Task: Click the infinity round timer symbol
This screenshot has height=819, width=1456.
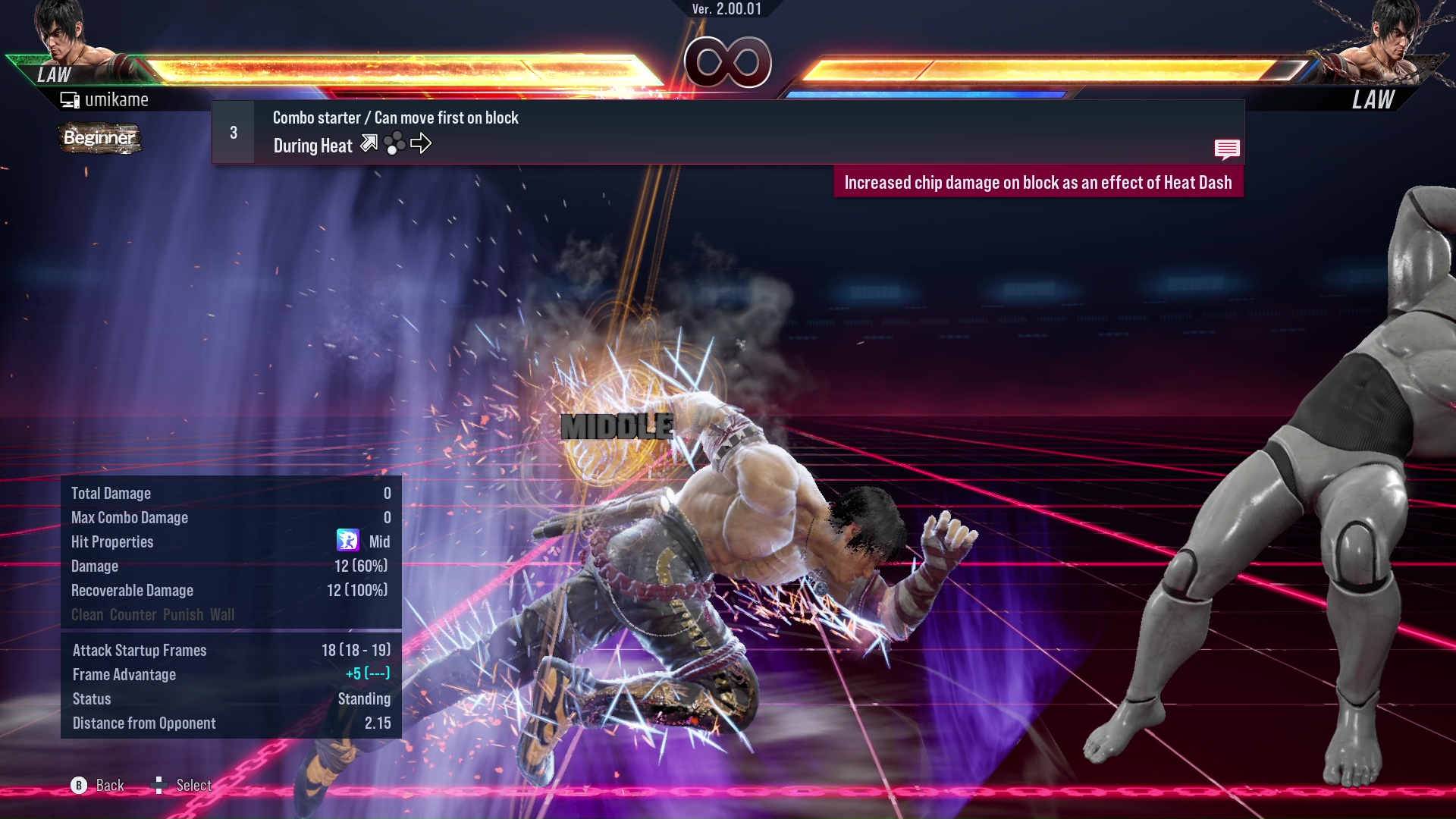Action: coord(726,63)
